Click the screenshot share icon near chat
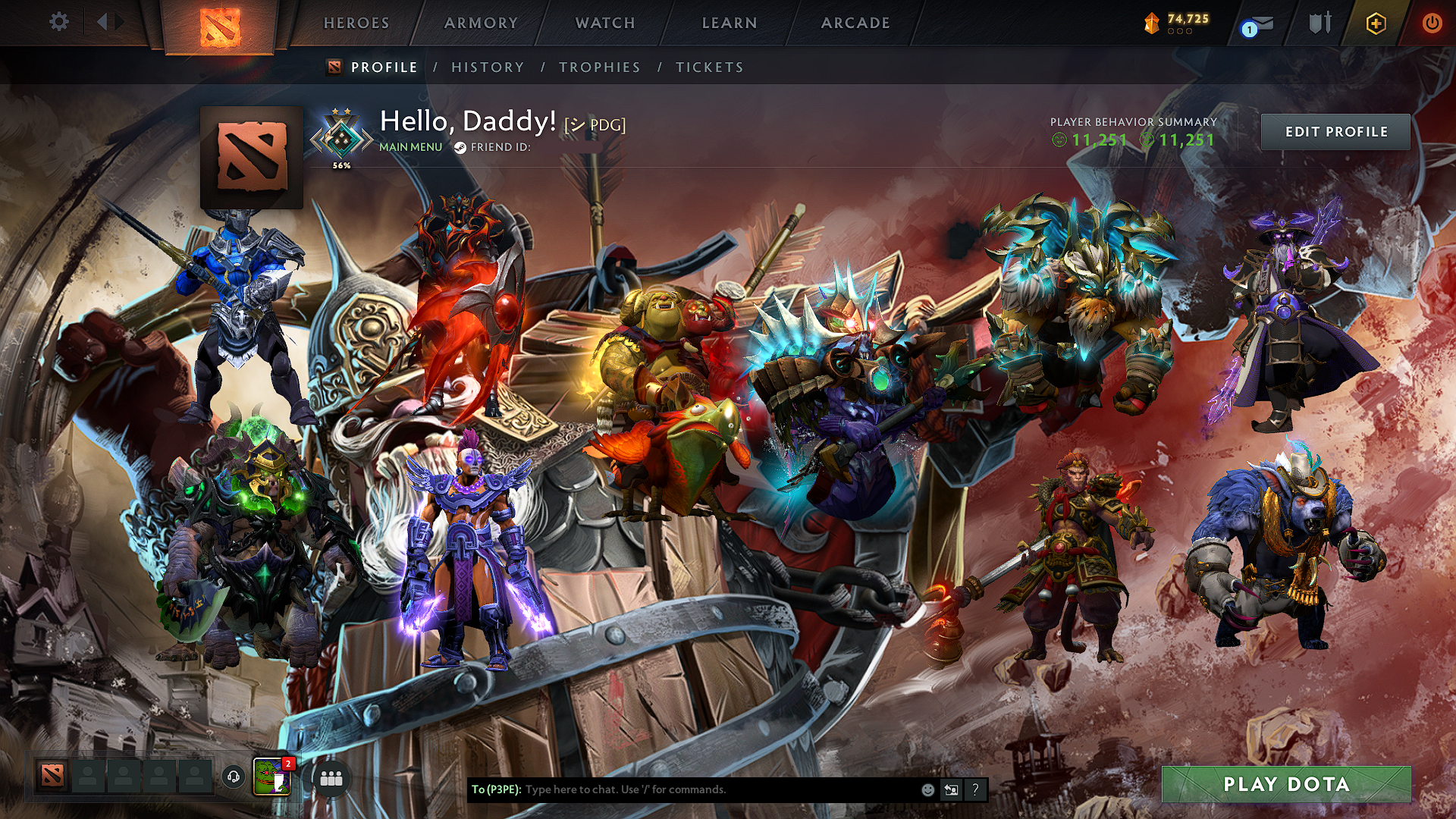 951,790
